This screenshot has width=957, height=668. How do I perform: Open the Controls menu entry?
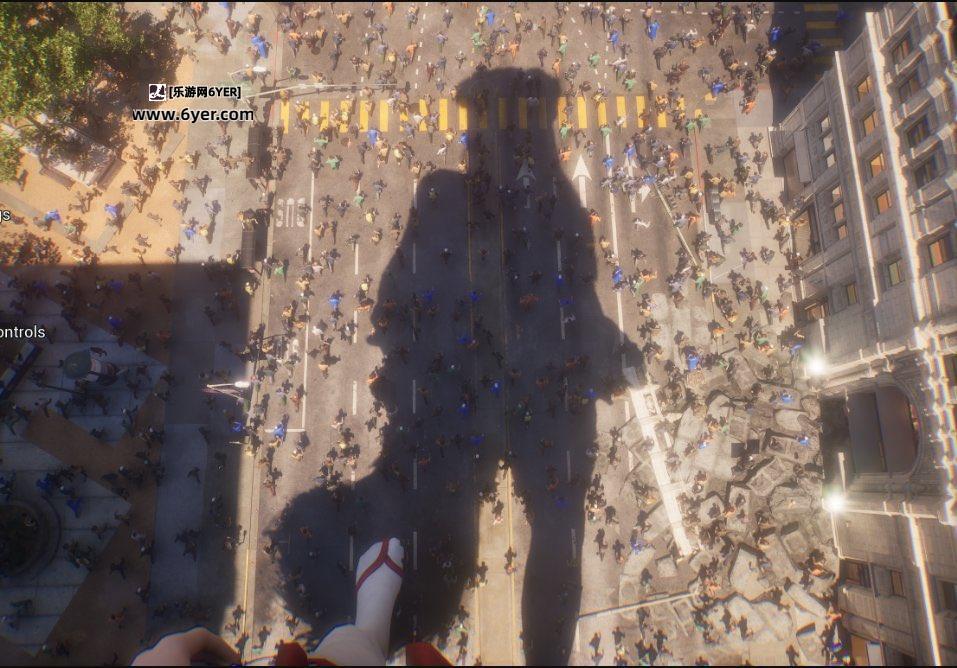[x=22, y=332]
